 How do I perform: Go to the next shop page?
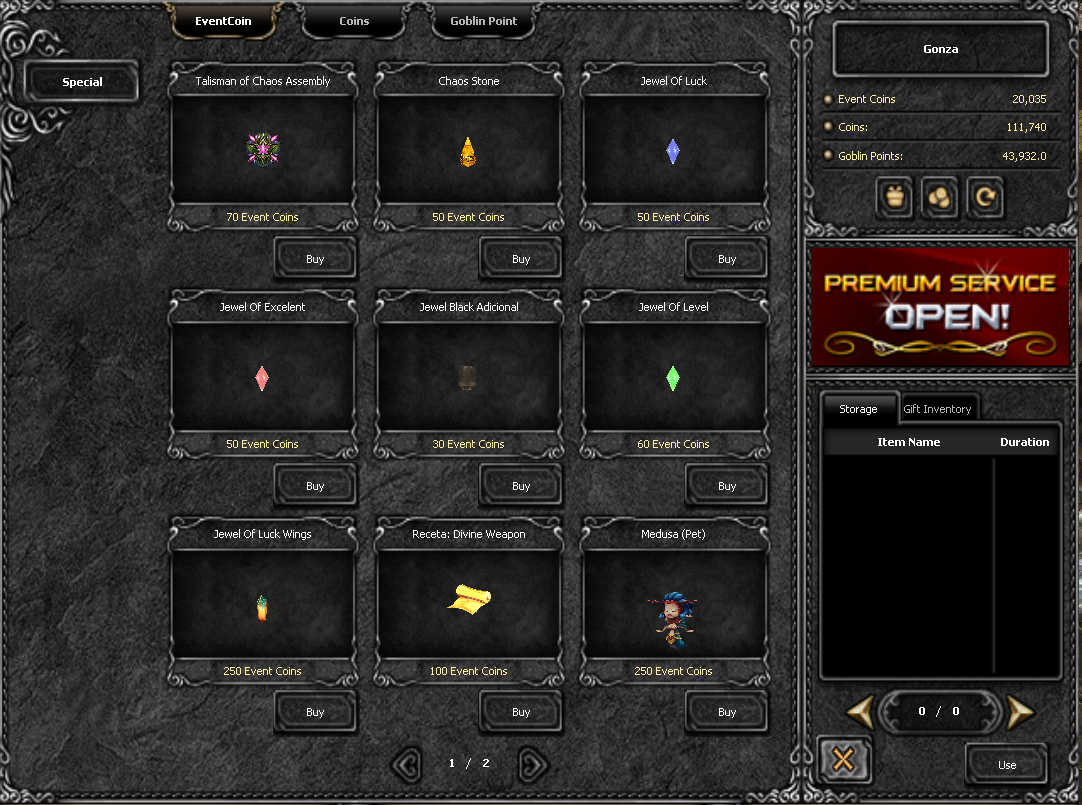[533, 764]
